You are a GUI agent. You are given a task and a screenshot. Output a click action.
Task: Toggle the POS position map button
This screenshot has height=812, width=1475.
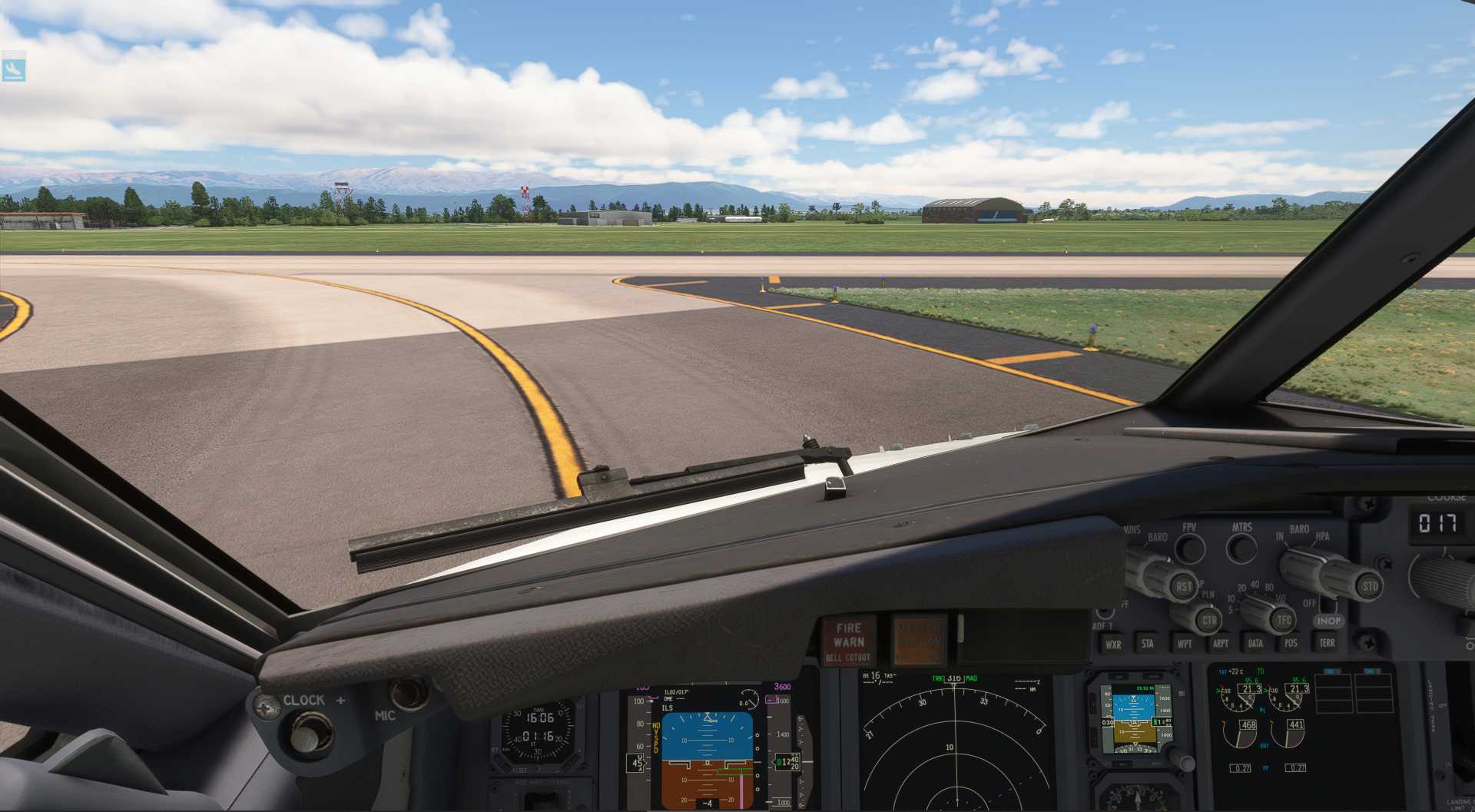click(x=1291, y=644)
